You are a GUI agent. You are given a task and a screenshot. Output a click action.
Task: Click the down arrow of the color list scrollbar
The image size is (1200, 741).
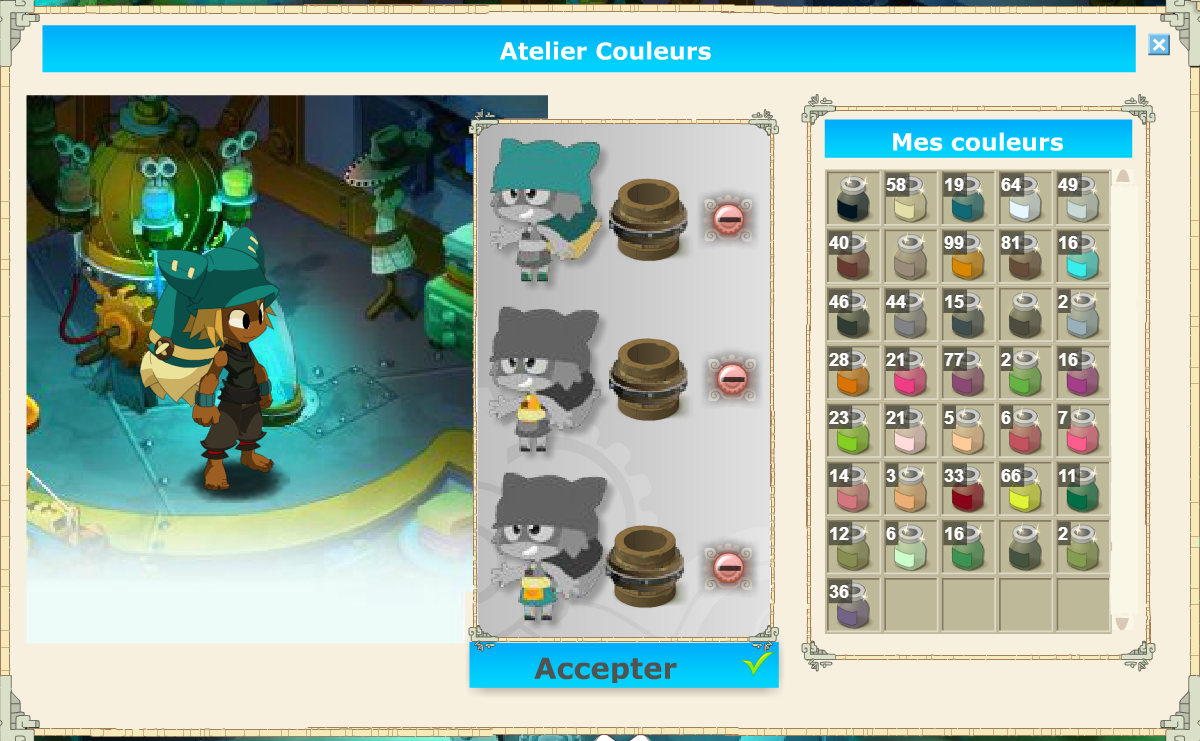click(1122, 623)
